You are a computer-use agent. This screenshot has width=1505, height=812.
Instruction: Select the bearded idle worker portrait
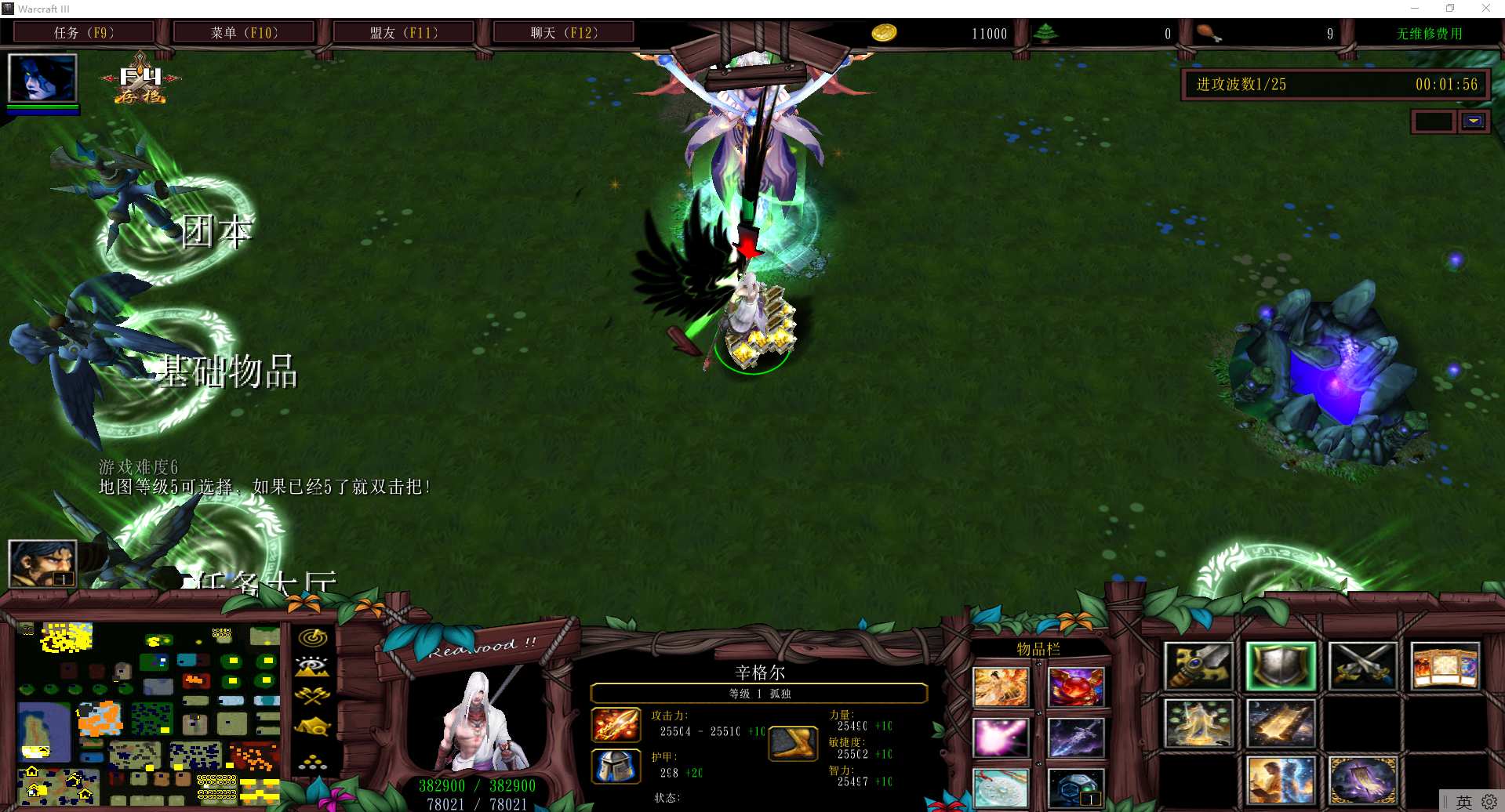pos(42,563)
